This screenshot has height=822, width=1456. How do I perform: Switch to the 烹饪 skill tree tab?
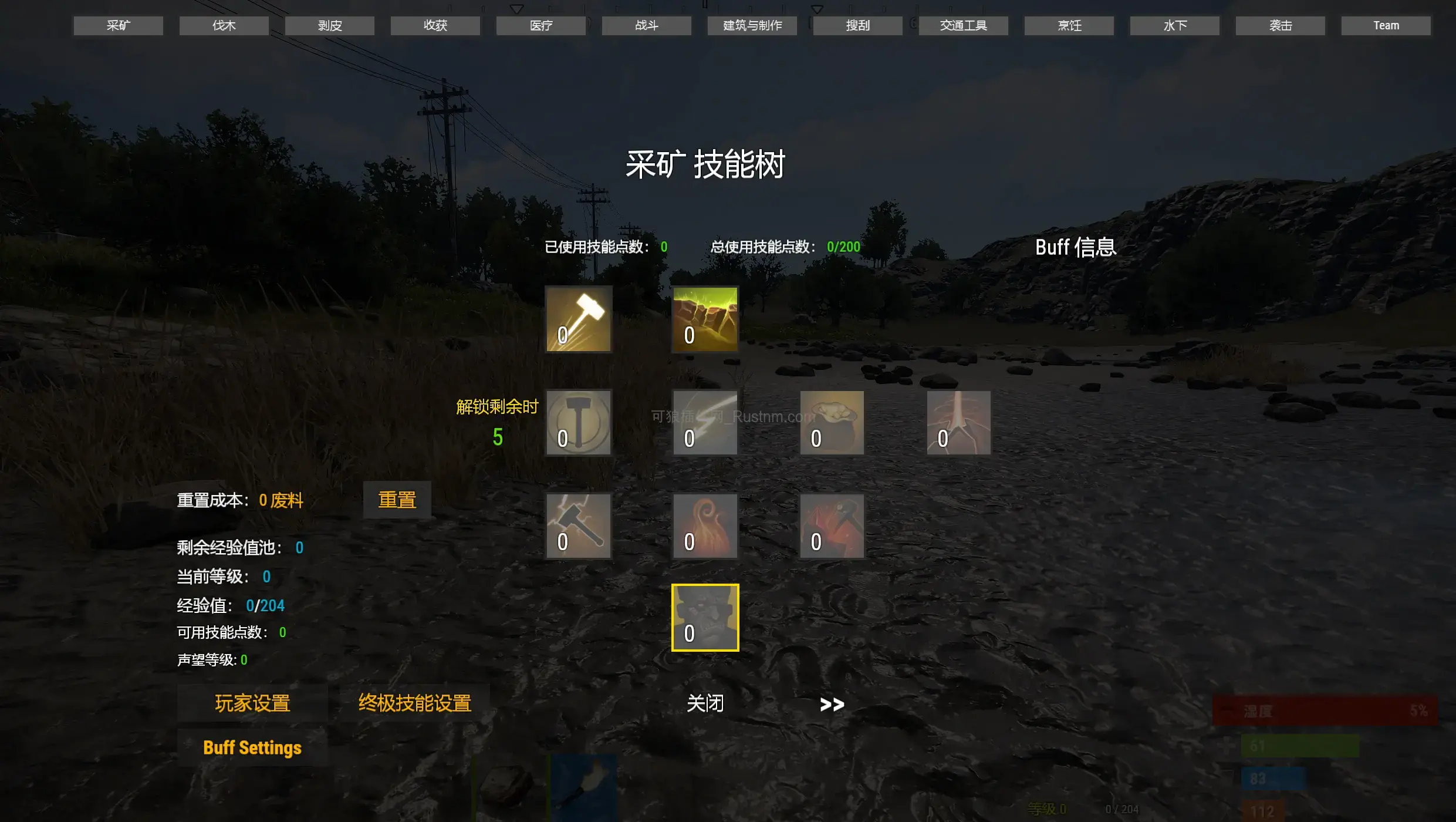[x=1069, y=25]
